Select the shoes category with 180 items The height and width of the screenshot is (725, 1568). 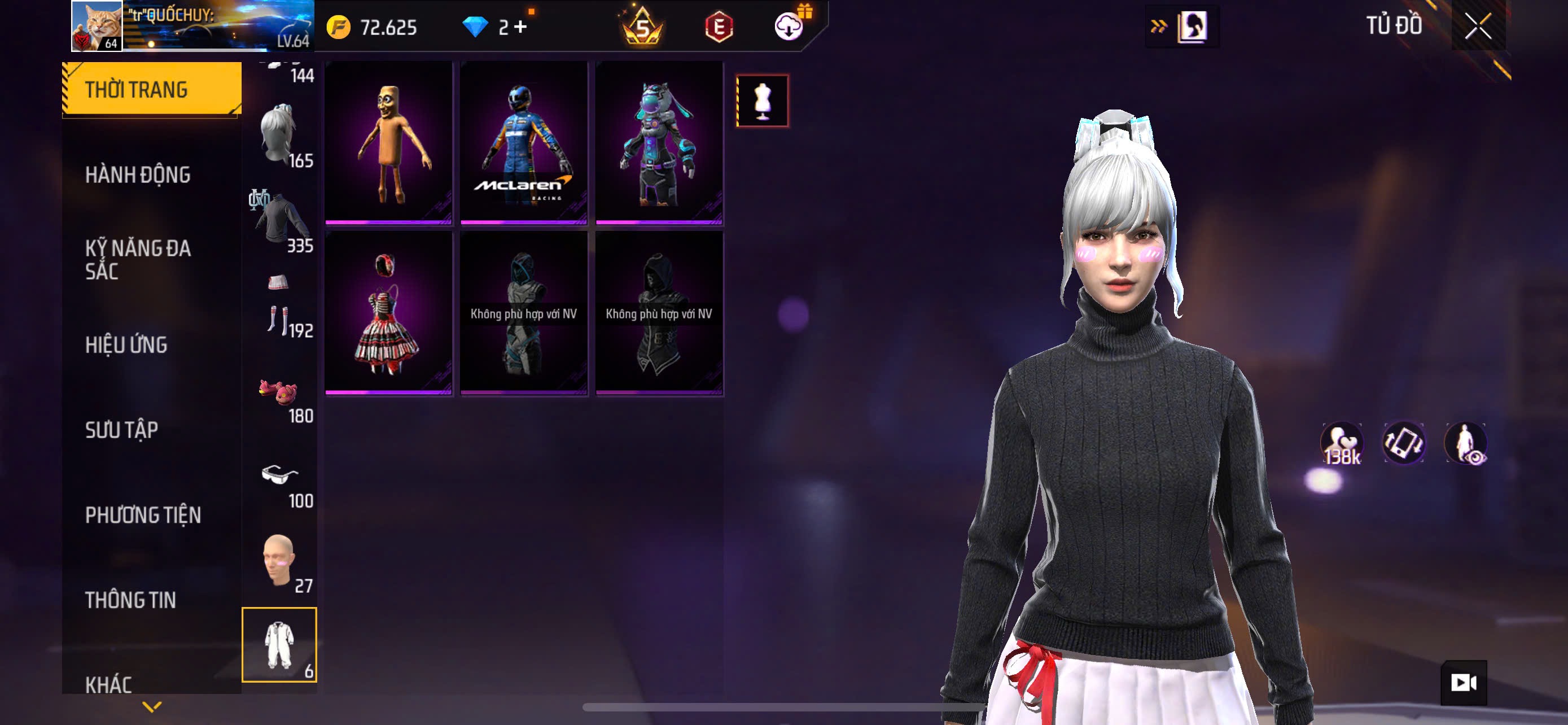[279, 396]
